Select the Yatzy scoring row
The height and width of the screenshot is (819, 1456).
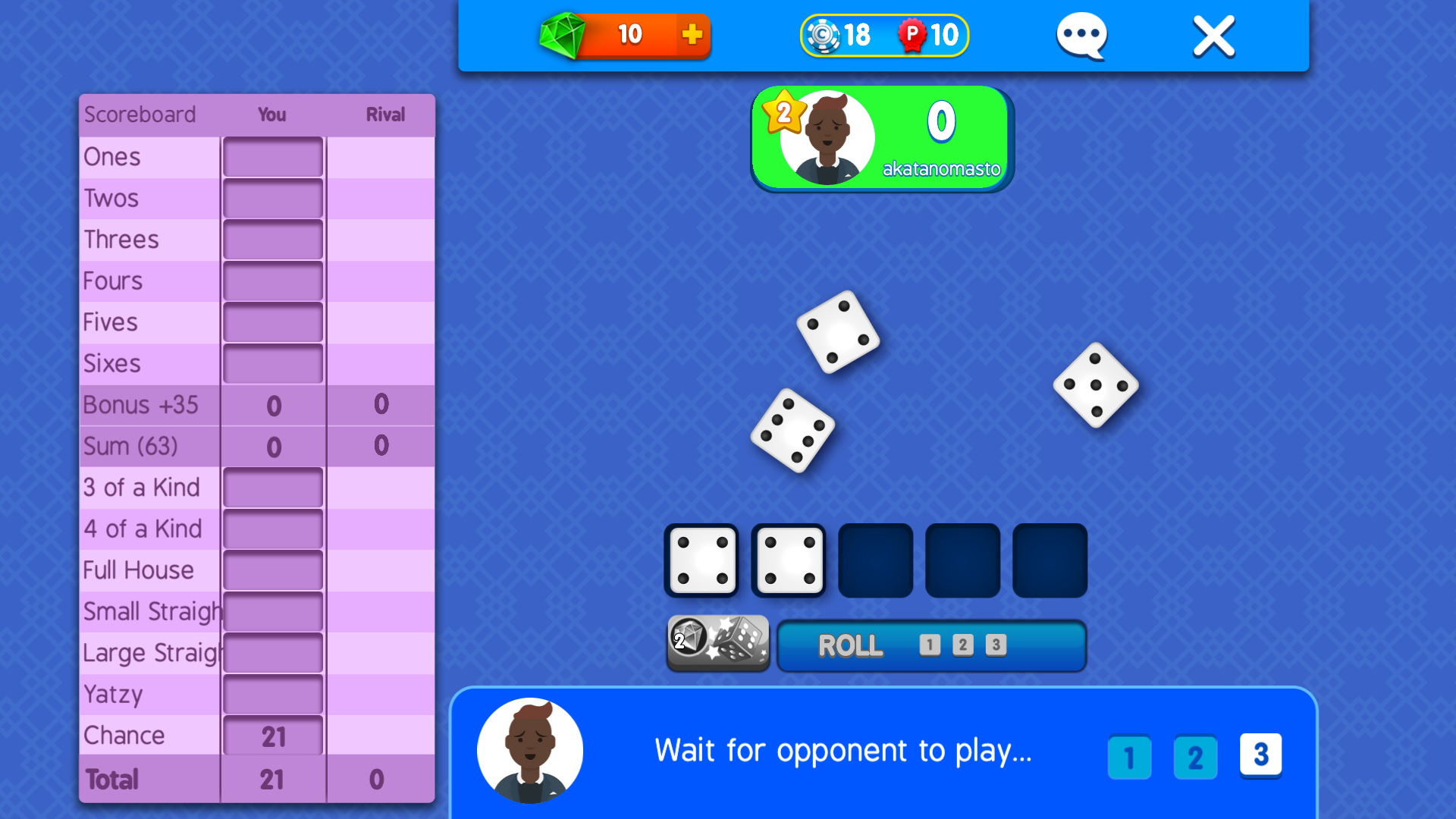pos(272,694)
